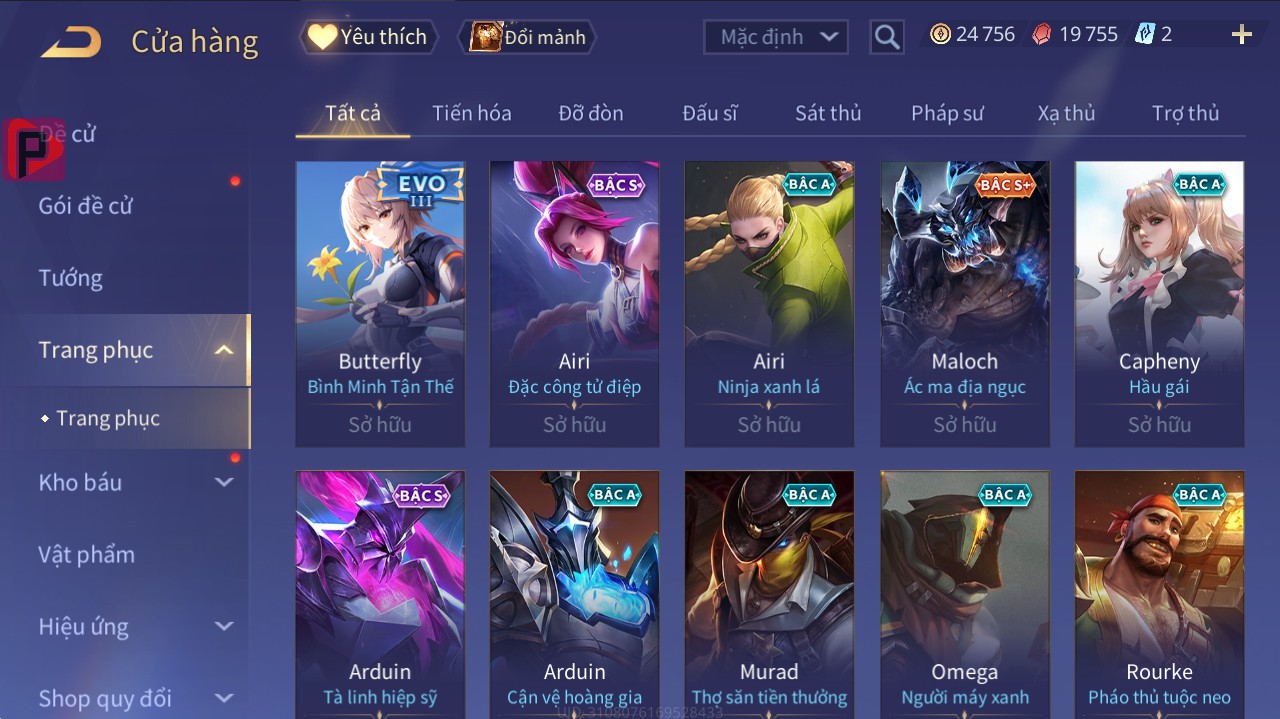Go back using the return arrow
1280x719 pixels.
[x=71, y=42]
